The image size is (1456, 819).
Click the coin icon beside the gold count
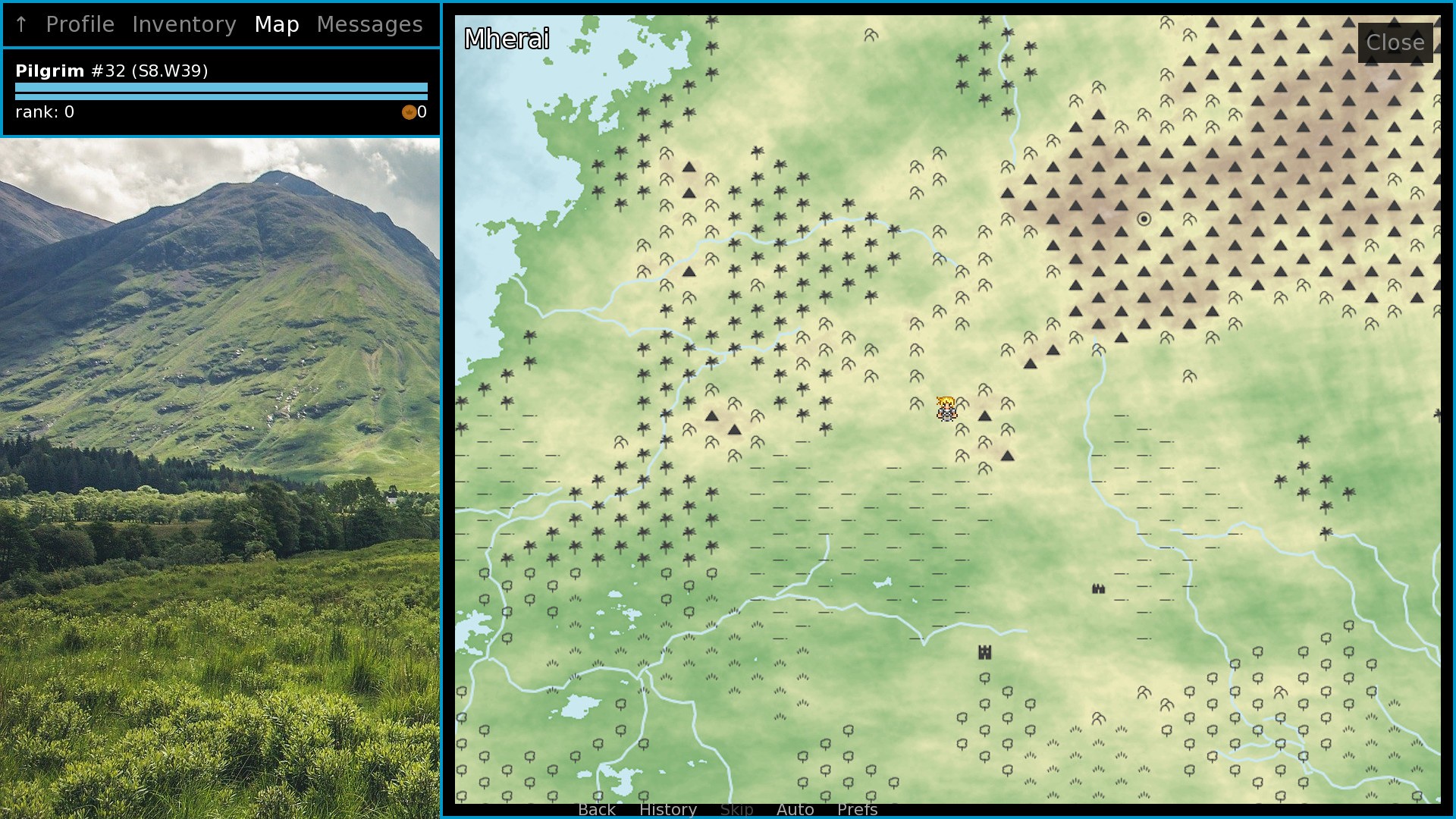coord(409,112)
